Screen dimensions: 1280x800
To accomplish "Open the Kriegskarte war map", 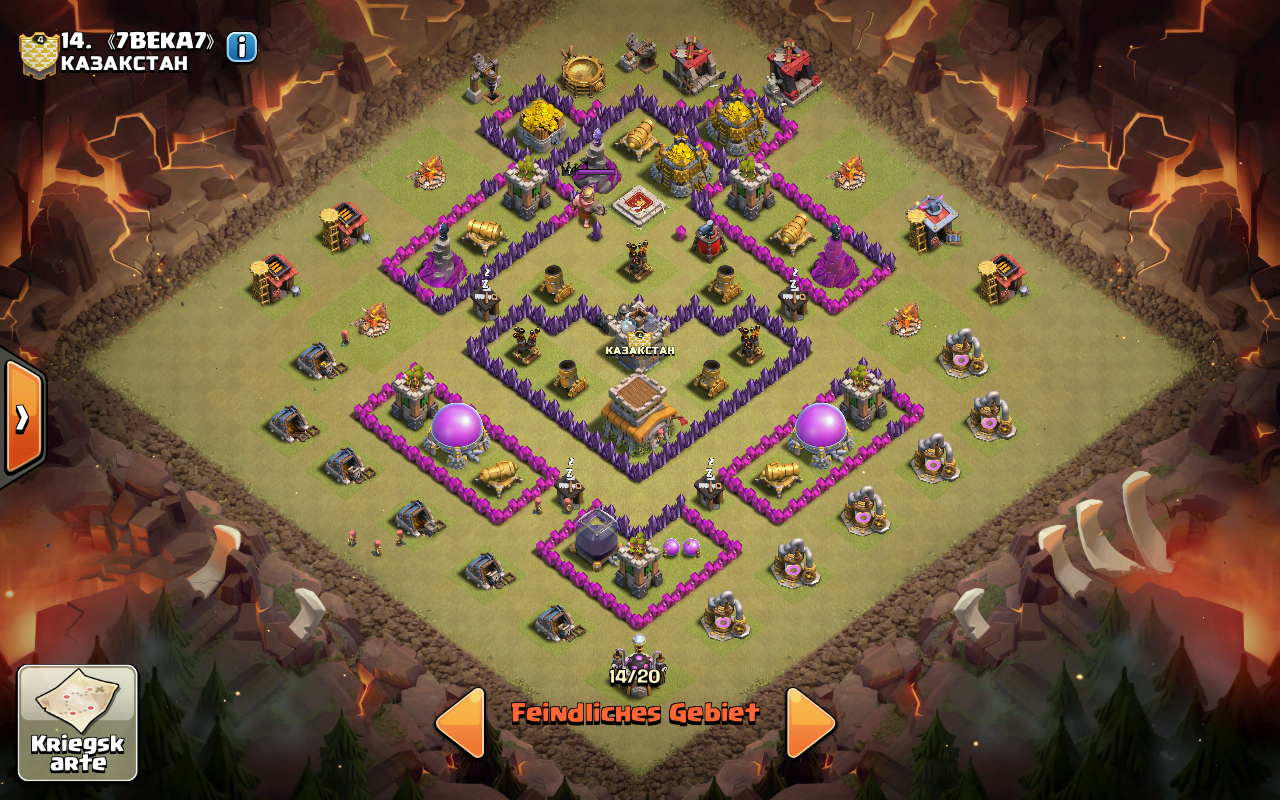I will [x=78, y=723].
